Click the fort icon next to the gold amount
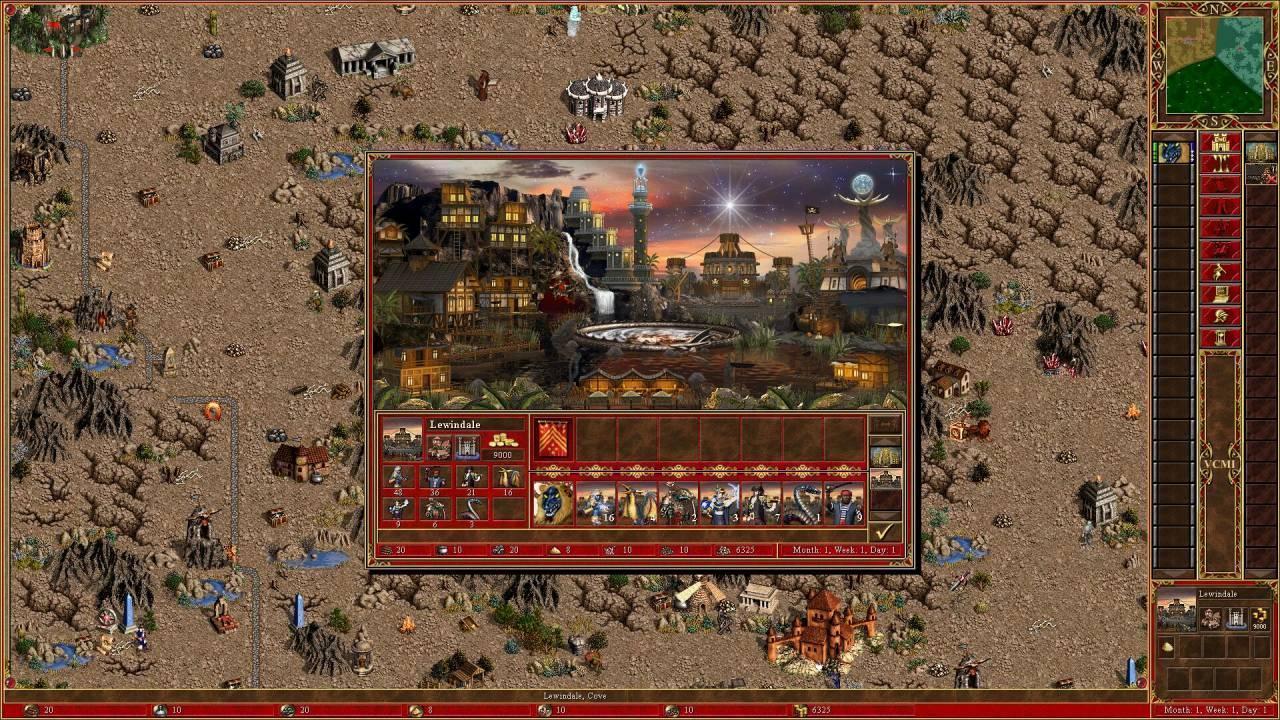Image resolution: width=1280 pixels, height=720 pixels. tap(467, 448)
